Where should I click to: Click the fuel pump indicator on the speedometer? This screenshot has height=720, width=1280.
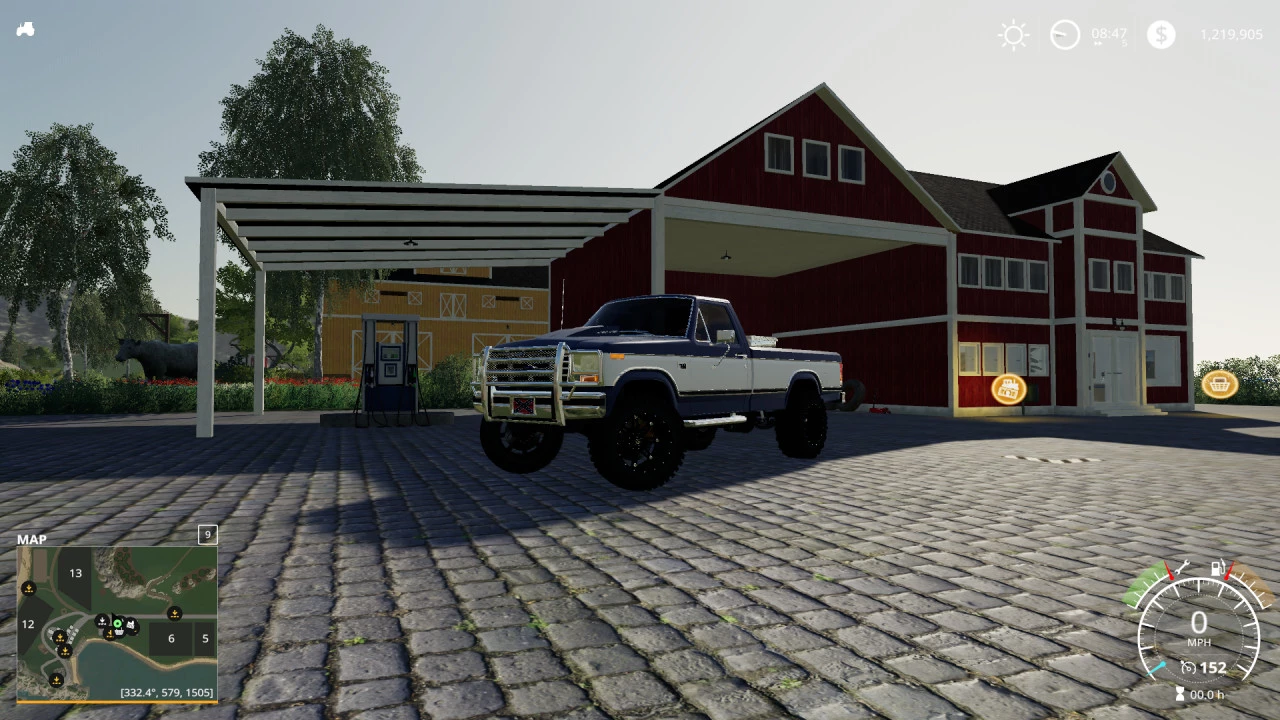tap(1218, 568)
